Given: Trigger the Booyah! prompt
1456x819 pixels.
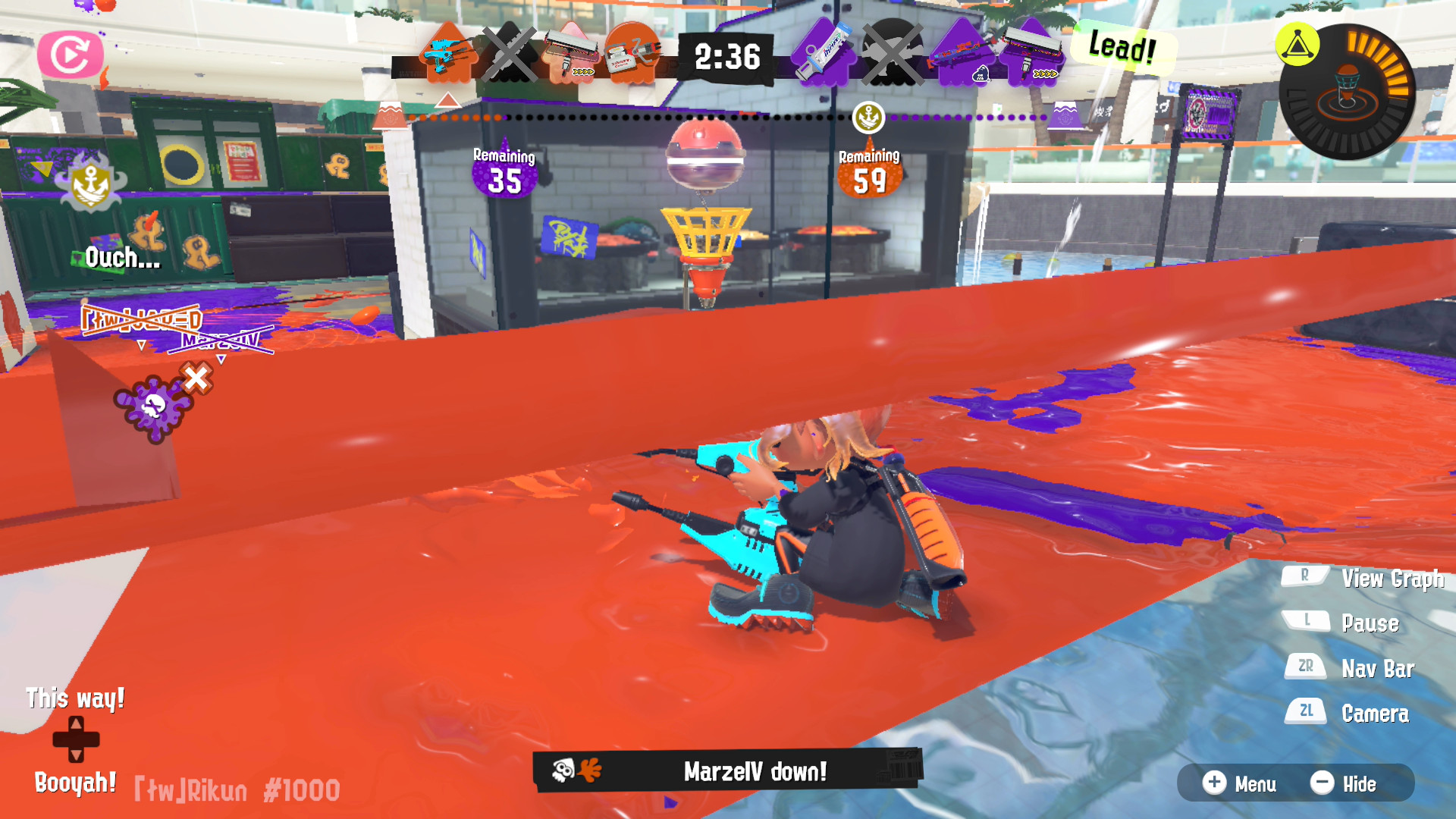Looking at the screenshot, I should [75, 785].
